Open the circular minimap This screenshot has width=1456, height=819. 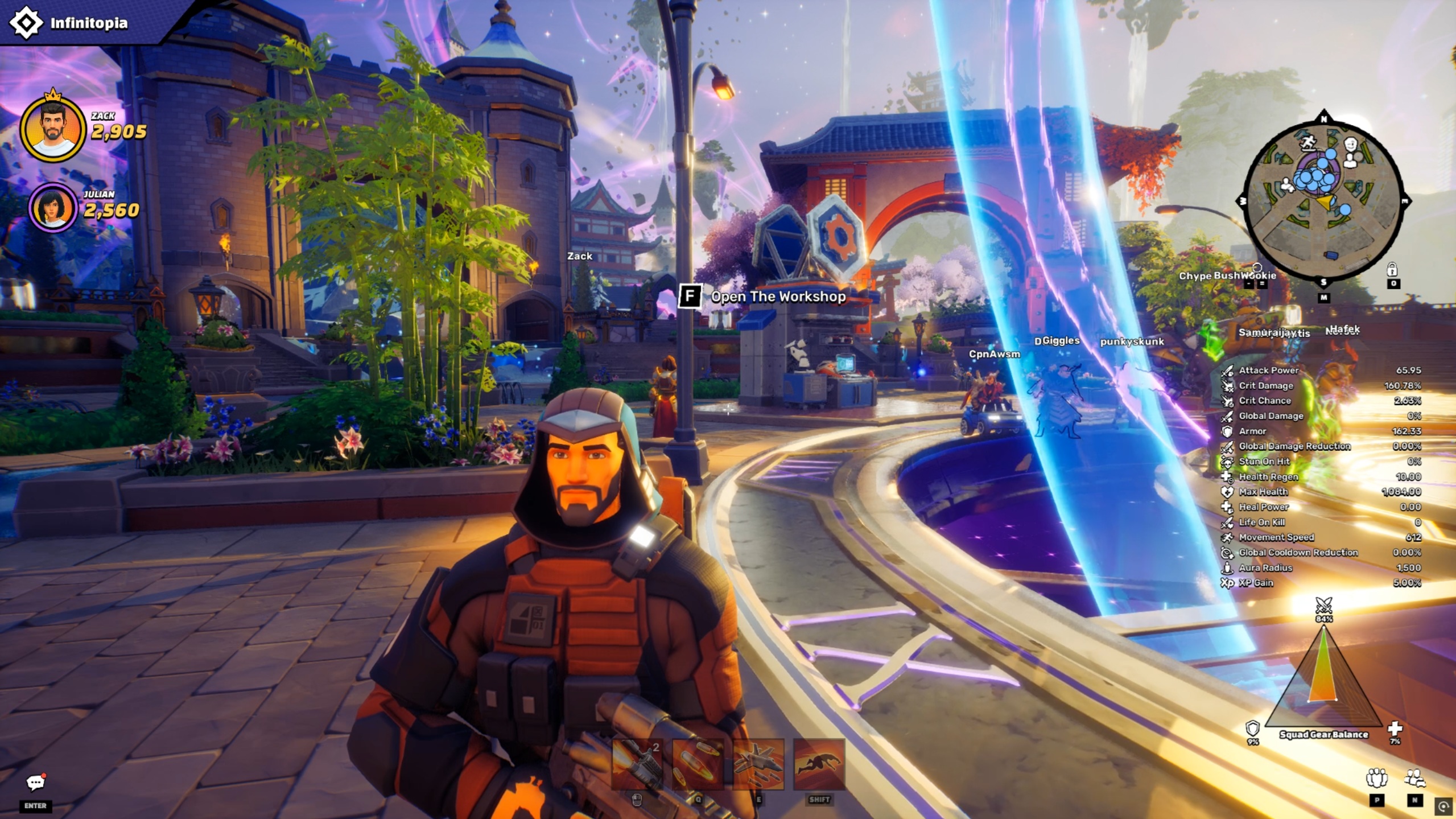tap(1323, 200)
